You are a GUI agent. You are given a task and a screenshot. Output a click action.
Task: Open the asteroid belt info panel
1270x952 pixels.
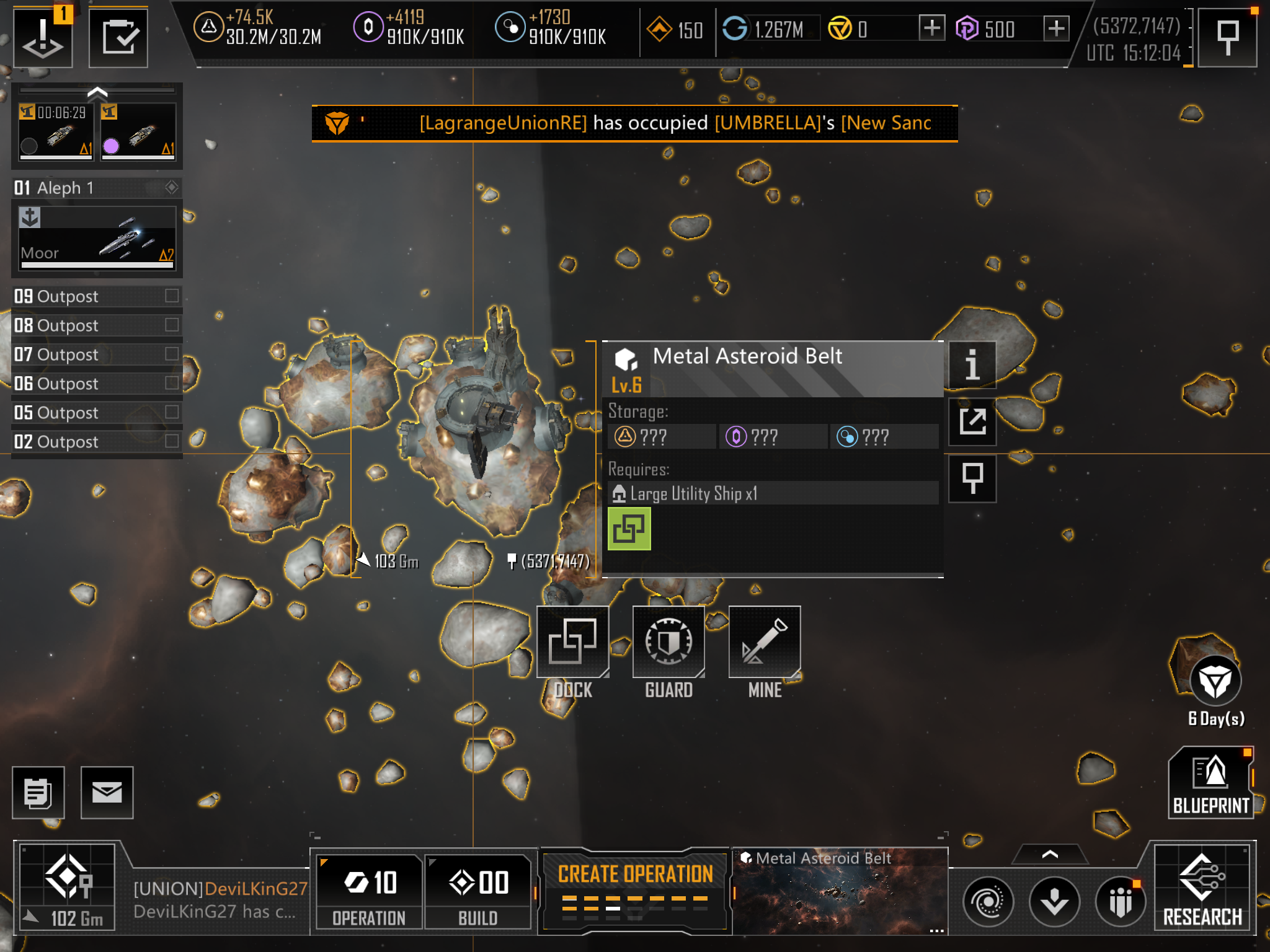click(972, 364)
